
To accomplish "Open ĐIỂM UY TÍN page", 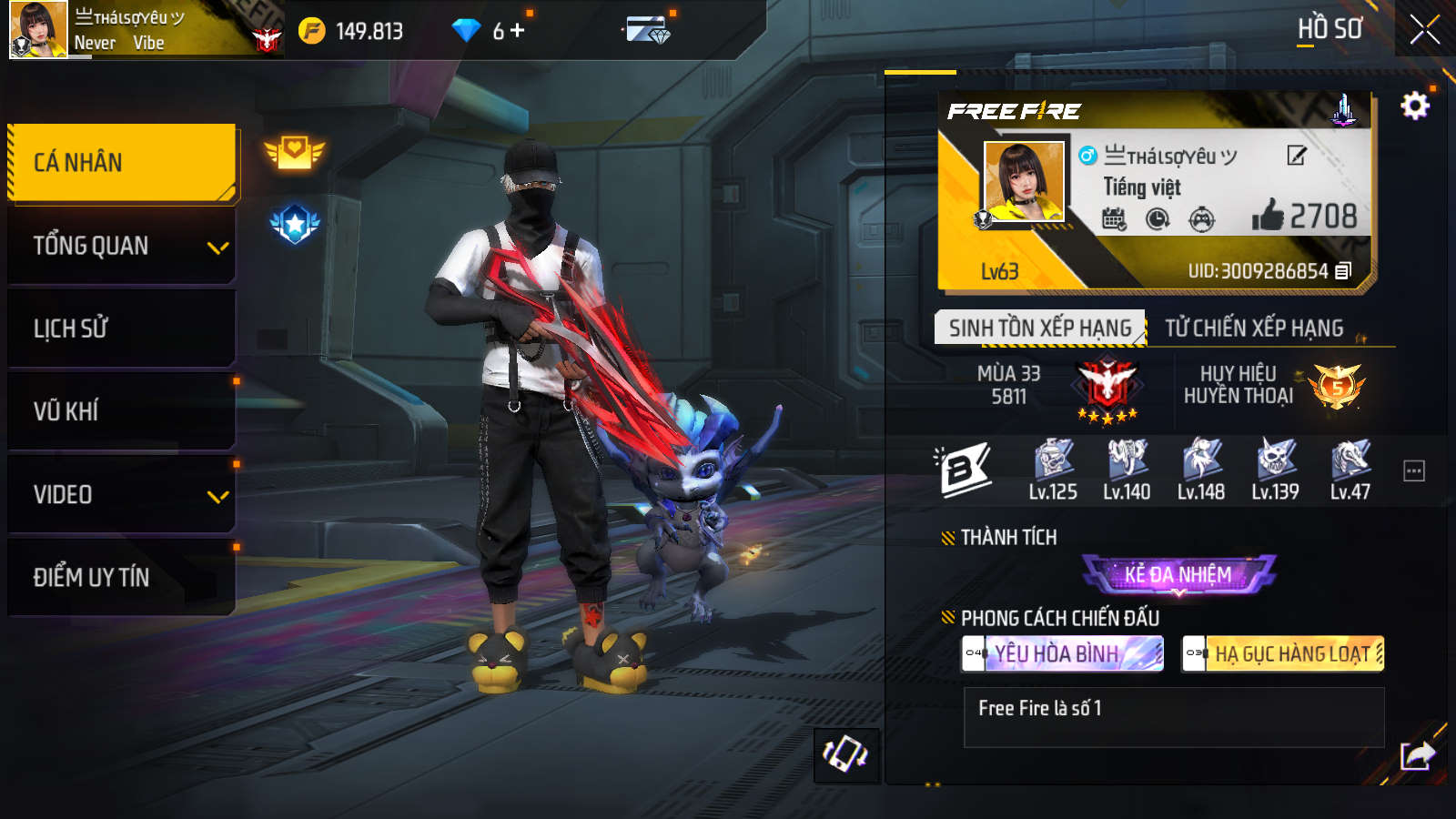I will point(121,577).
